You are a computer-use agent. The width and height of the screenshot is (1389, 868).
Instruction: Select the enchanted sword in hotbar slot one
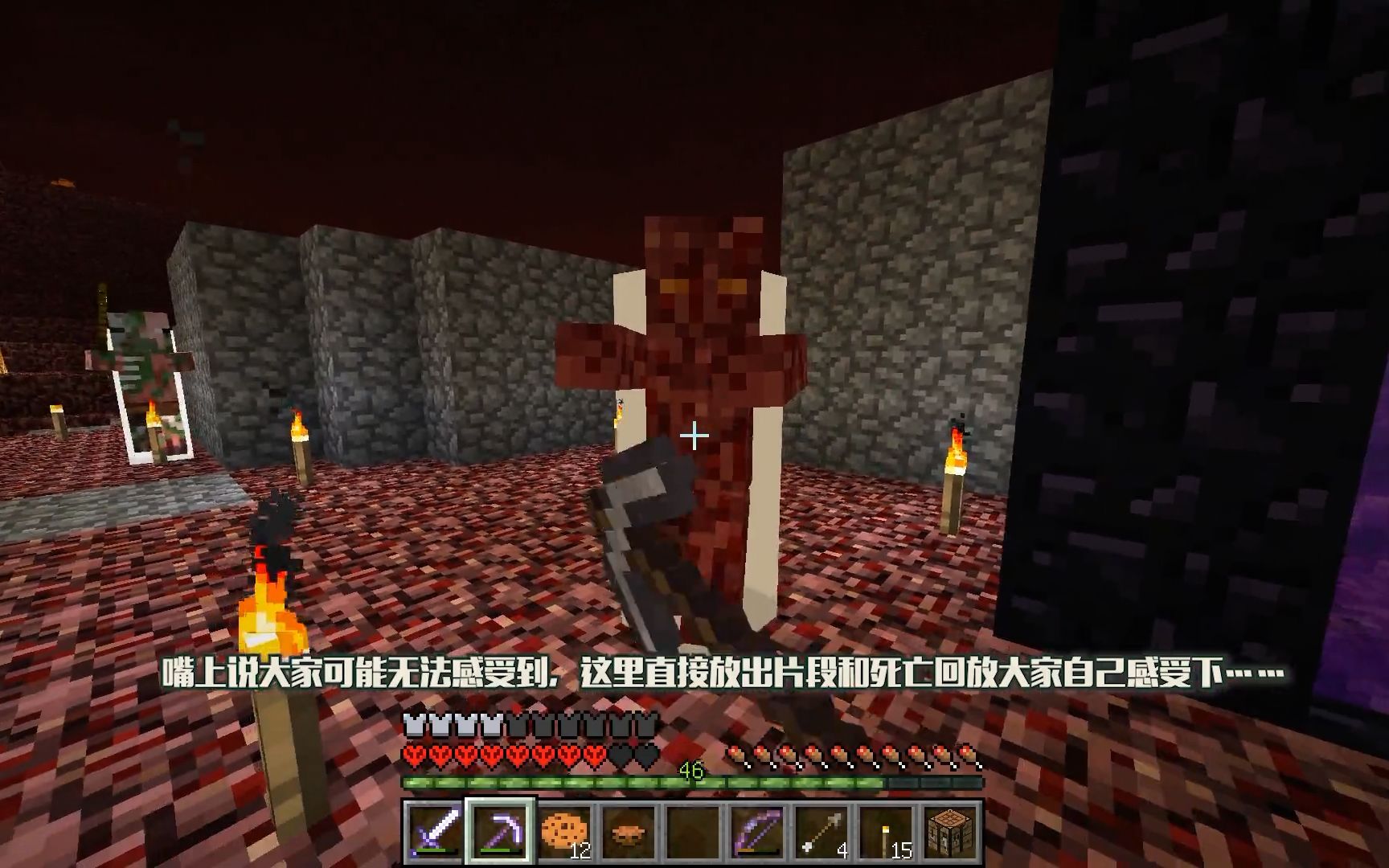(x=432, y=831)
